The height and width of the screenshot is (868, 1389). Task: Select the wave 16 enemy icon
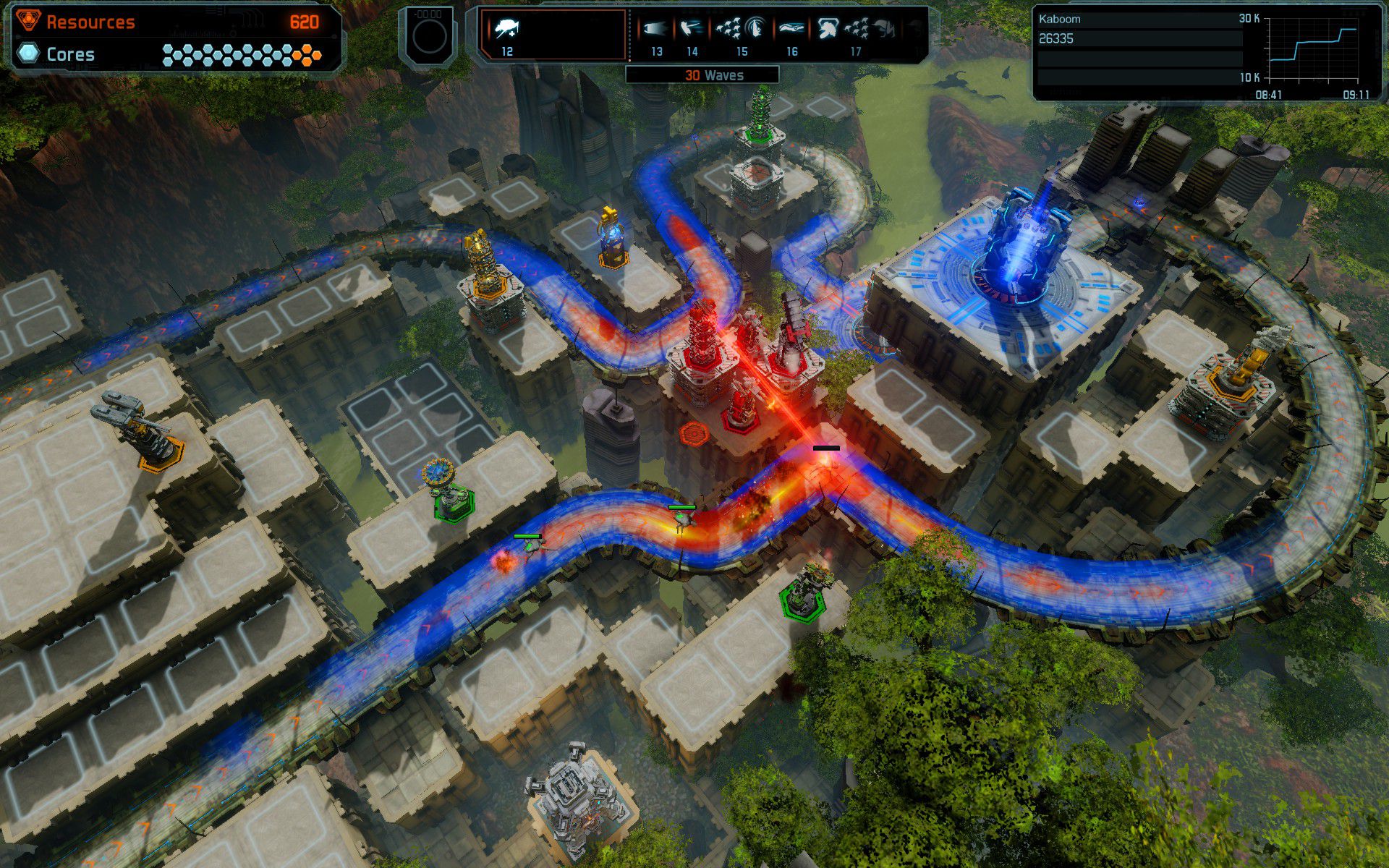pos(792,30)
